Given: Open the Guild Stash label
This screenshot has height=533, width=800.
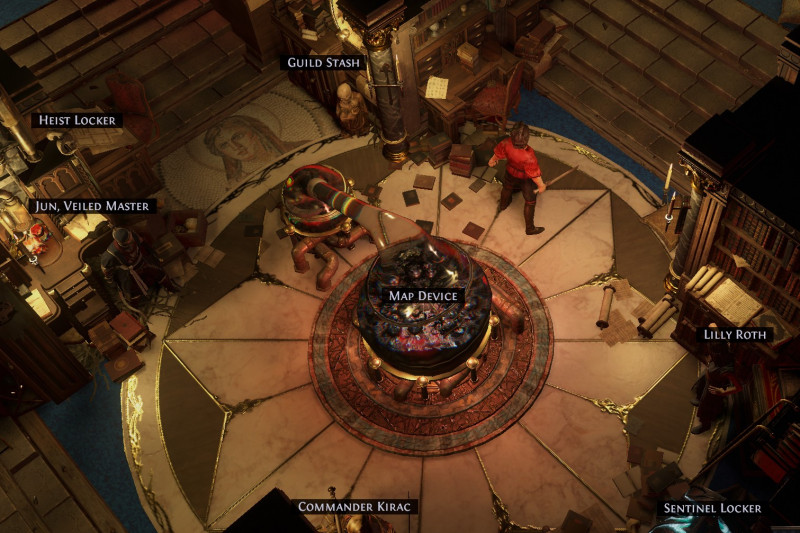Looking at the screenshot, I should 323,63.
